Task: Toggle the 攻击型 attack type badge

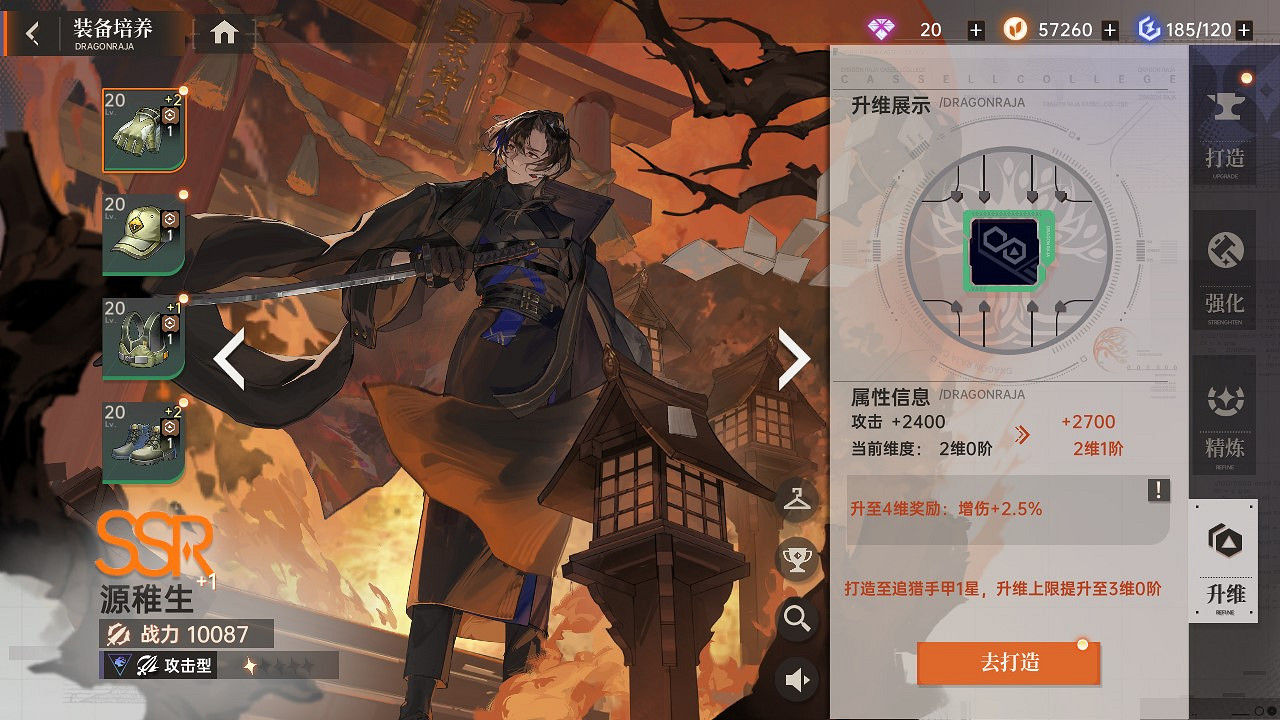Action: pyautogui.click(x=160, y=665)
